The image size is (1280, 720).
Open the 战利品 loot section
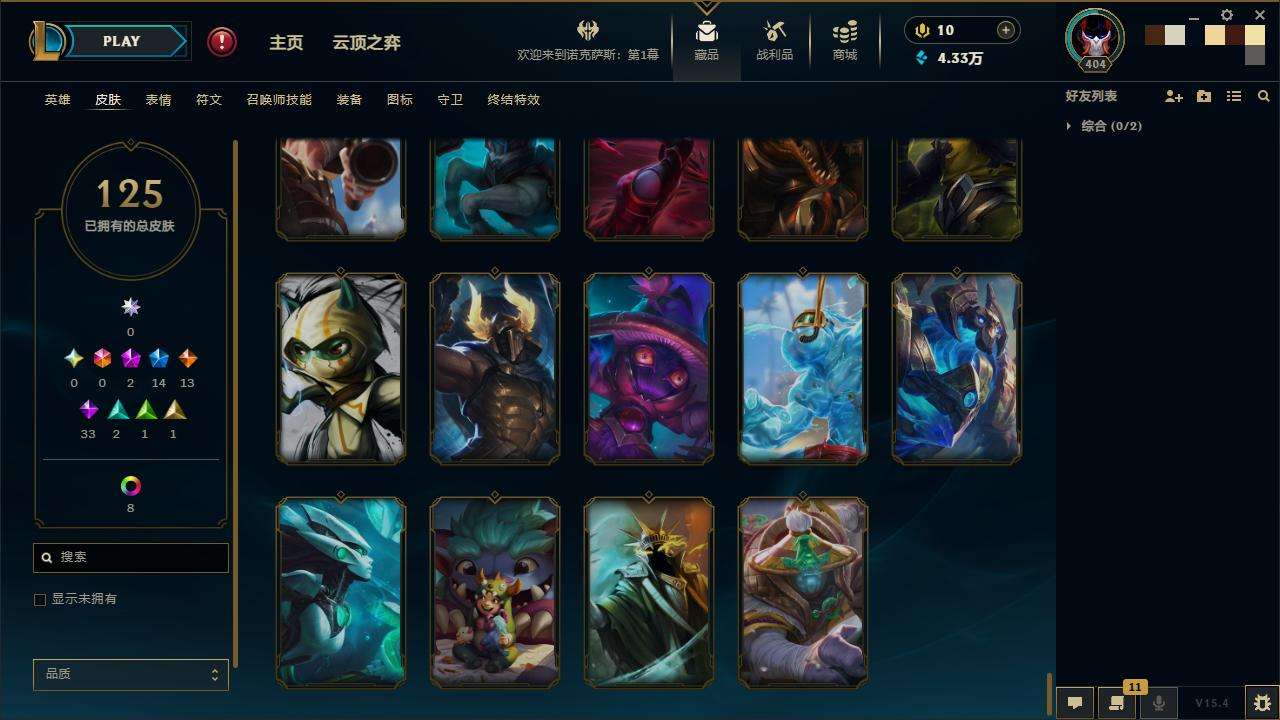(774, 41)
